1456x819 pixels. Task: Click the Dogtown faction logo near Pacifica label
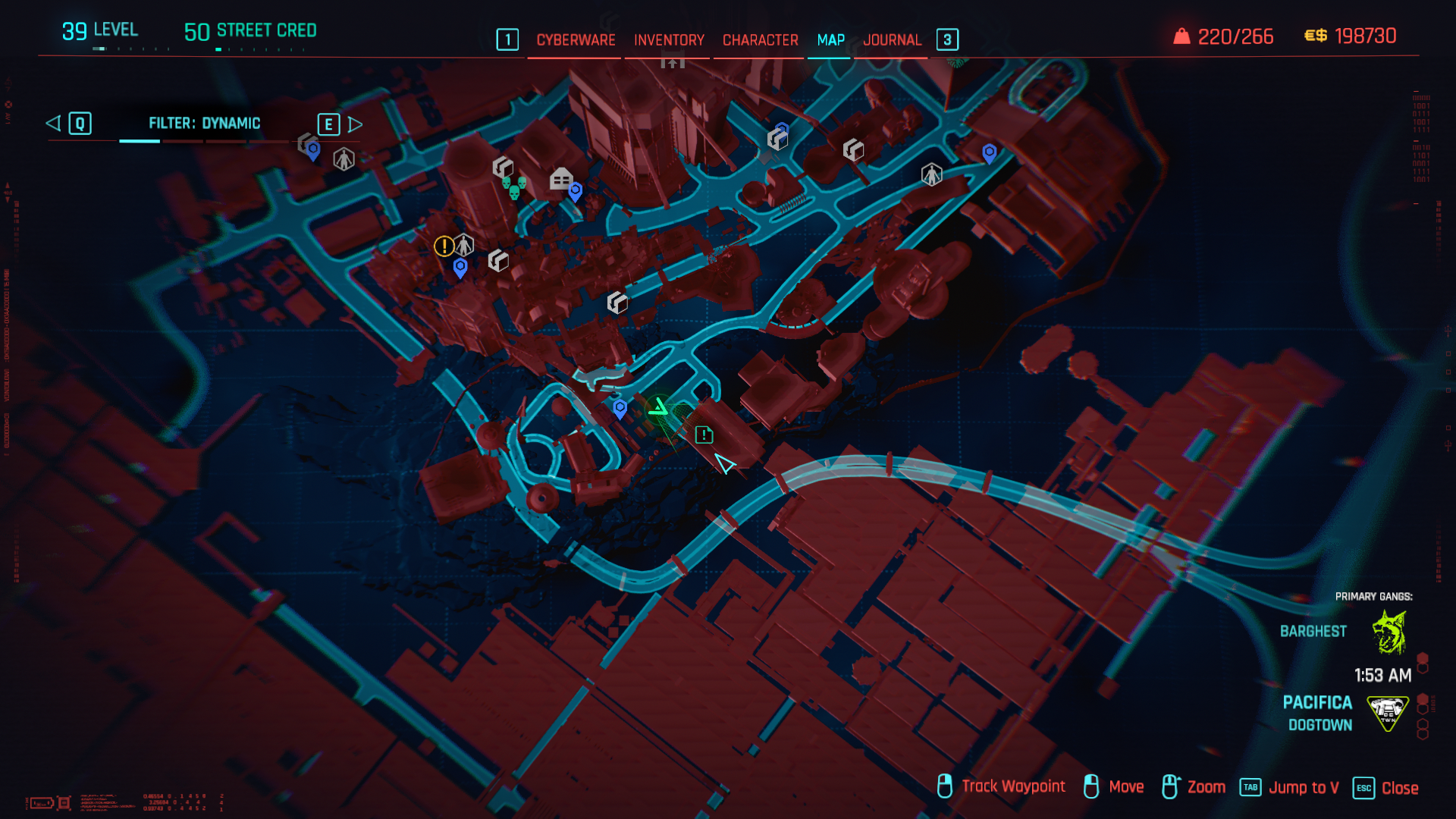[1387, 714]
